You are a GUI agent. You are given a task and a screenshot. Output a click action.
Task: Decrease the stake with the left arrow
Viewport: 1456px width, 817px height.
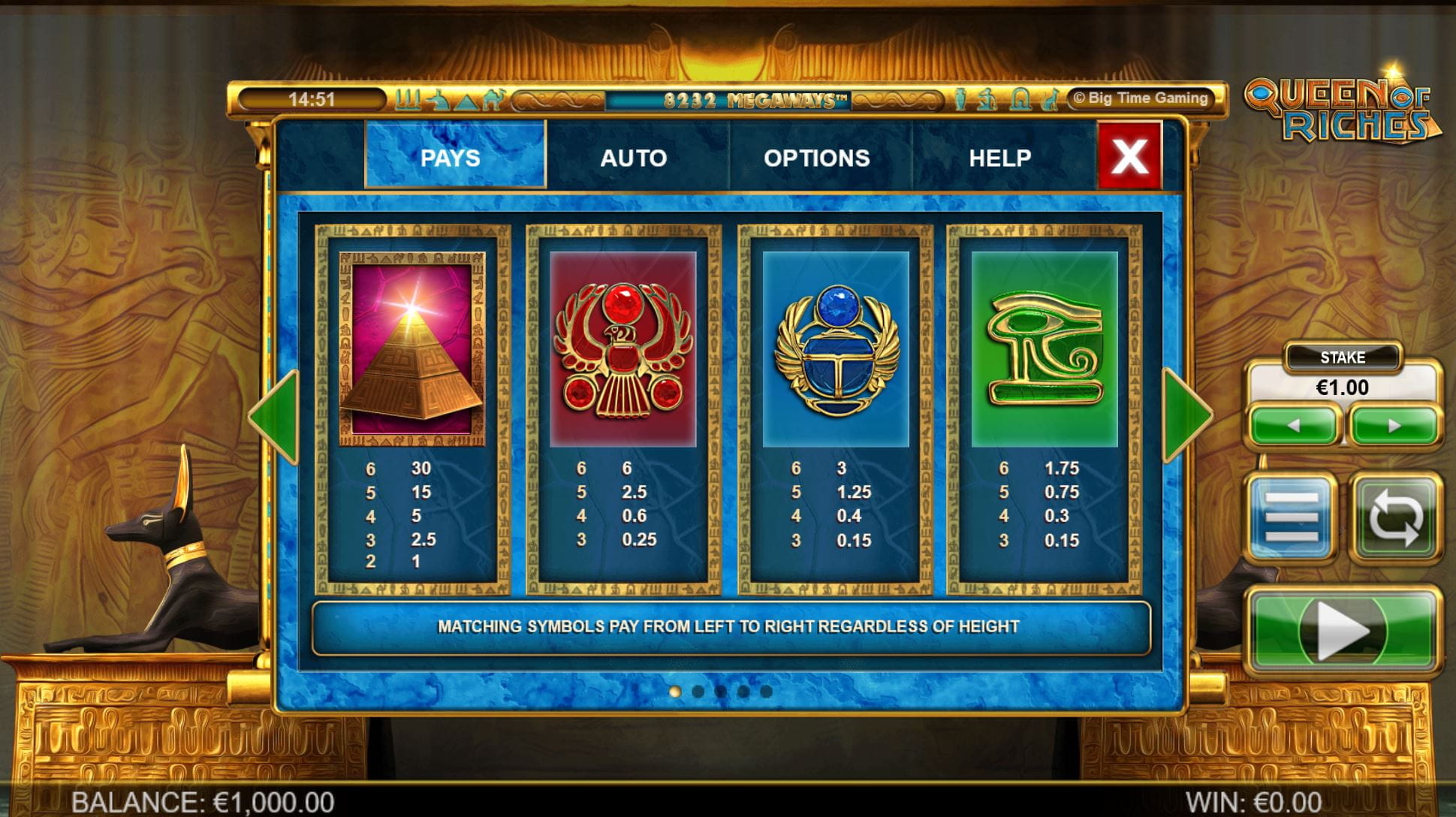pyautogui.click(x=1293, y=426)
